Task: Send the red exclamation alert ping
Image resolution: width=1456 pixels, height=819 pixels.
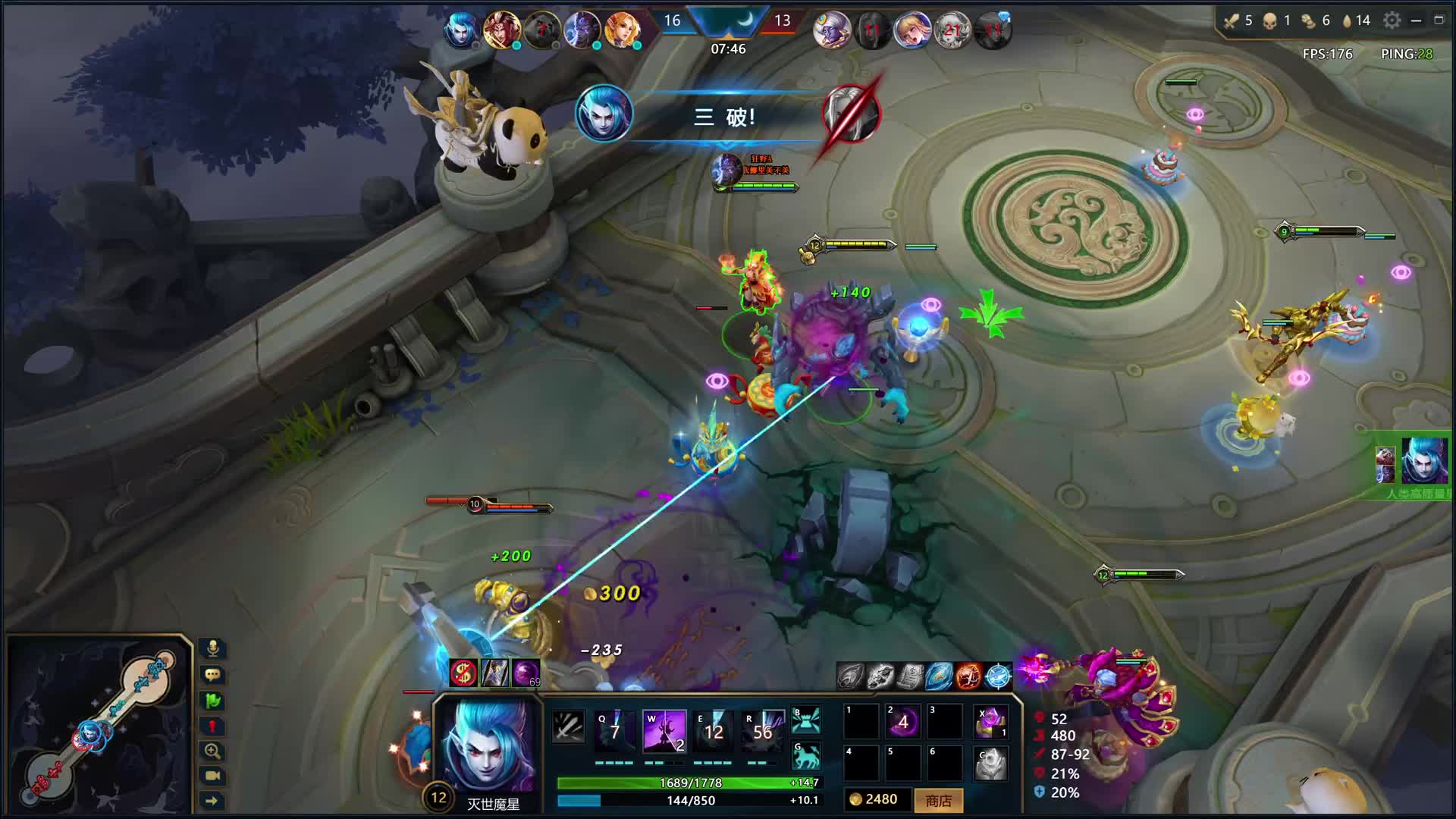Action: (213, 726)
